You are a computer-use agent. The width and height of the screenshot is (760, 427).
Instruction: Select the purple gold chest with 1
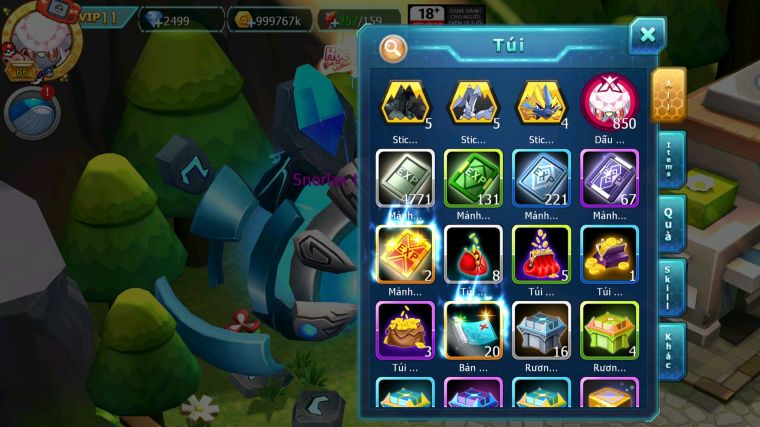click(609, 254)
